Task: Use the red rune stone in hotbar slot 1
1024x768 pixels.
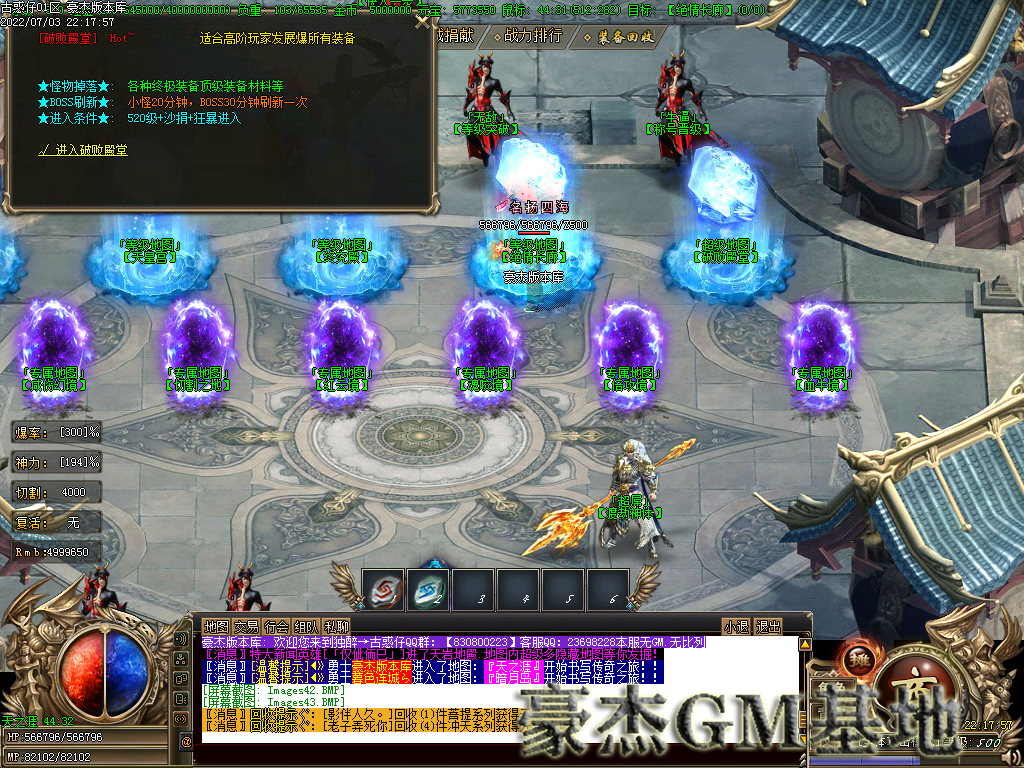Action: (383, 589)
